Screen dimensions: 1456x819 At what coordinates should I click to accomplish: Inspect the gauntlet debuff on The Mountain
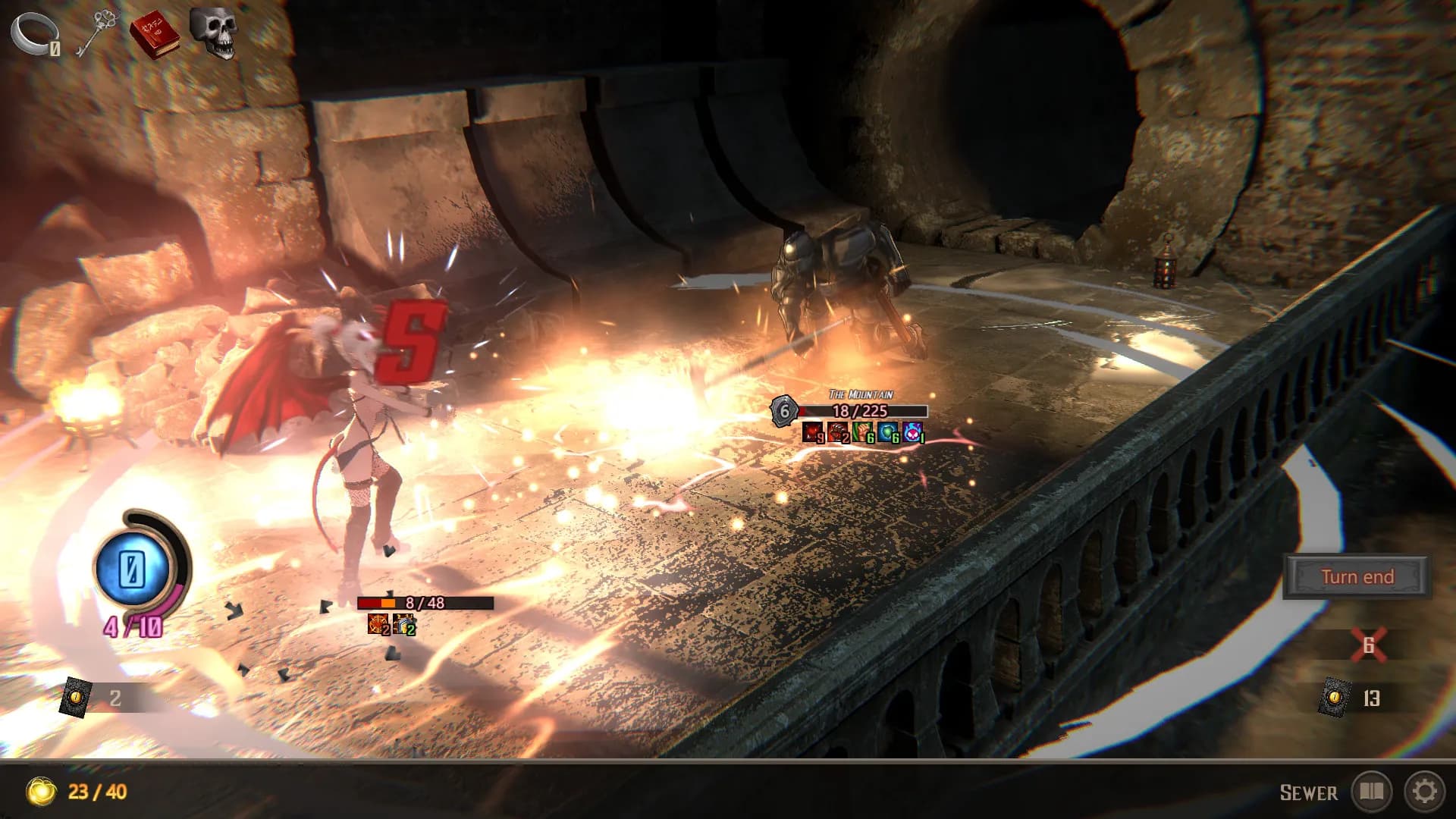click(836, 434)
